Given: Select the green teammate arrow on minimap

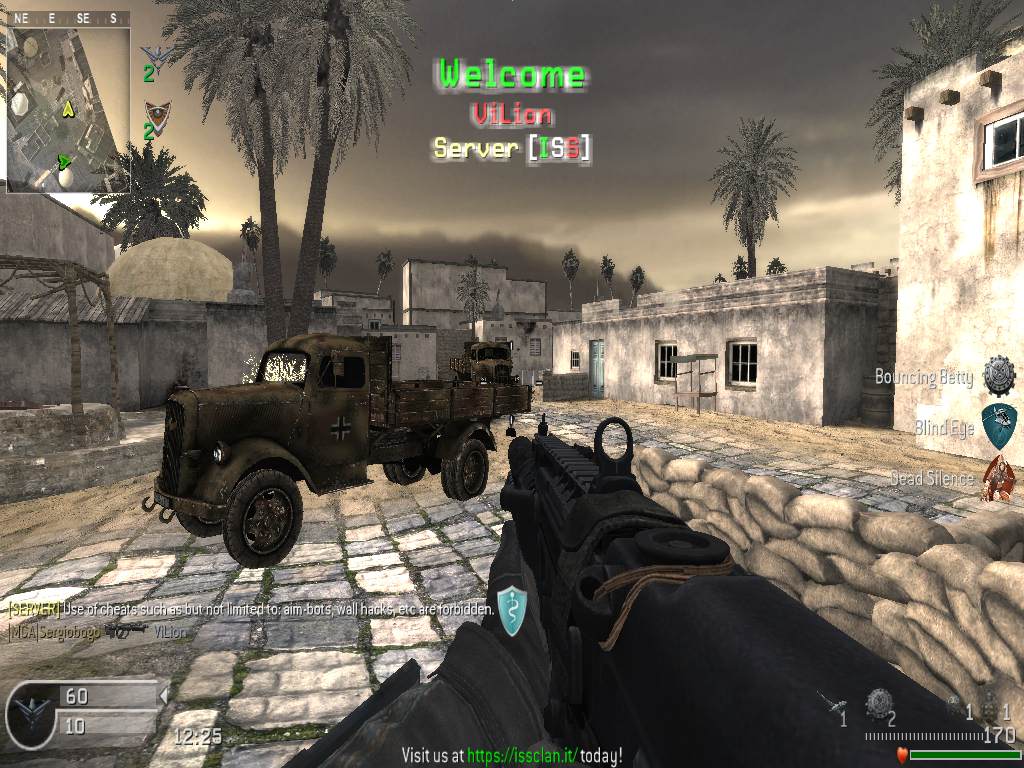Looking at the screenshot, I should tap(66, 160).
